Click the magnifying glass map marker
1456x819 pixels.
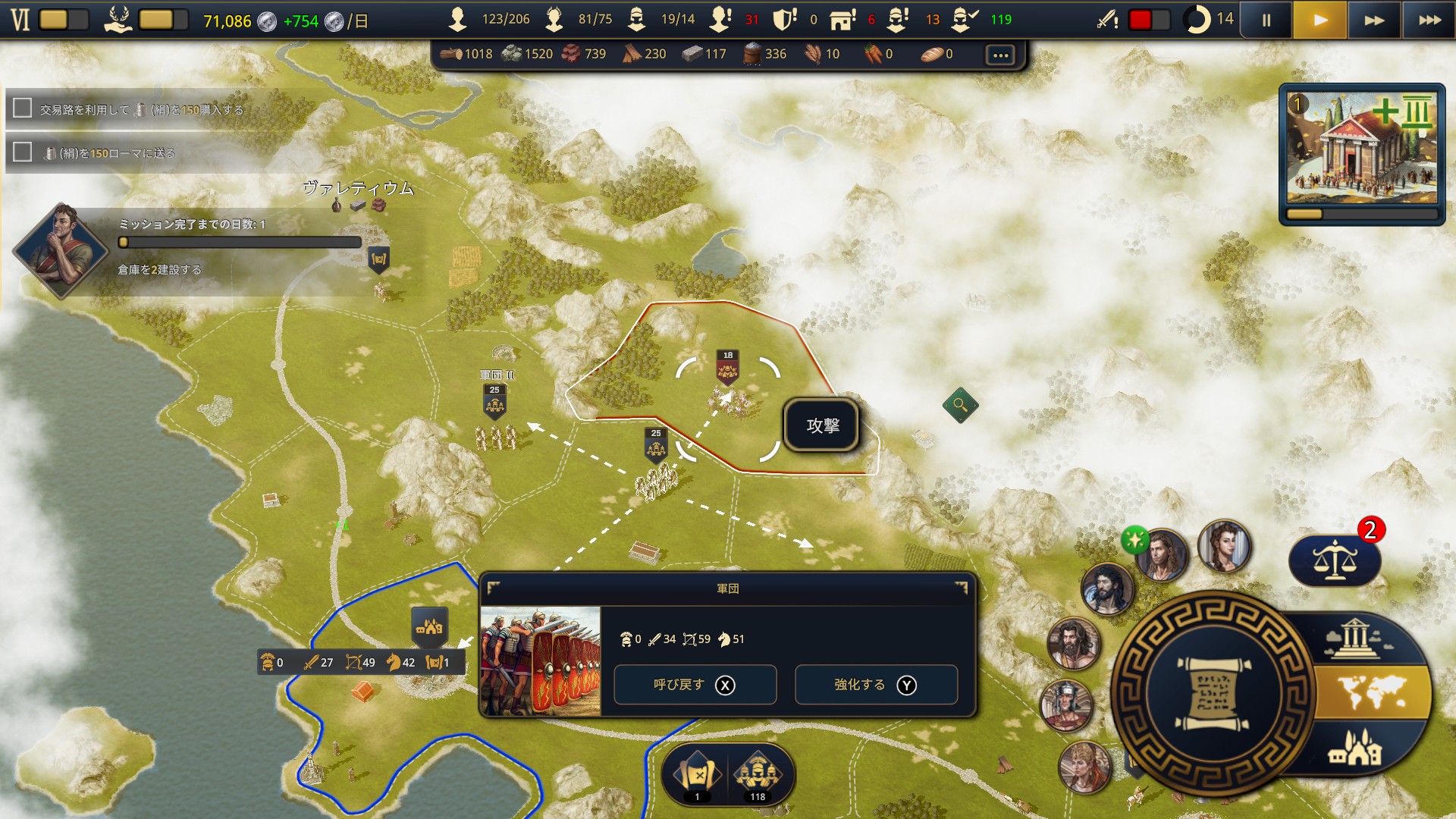pyautogui.click(x=960, y=405)
